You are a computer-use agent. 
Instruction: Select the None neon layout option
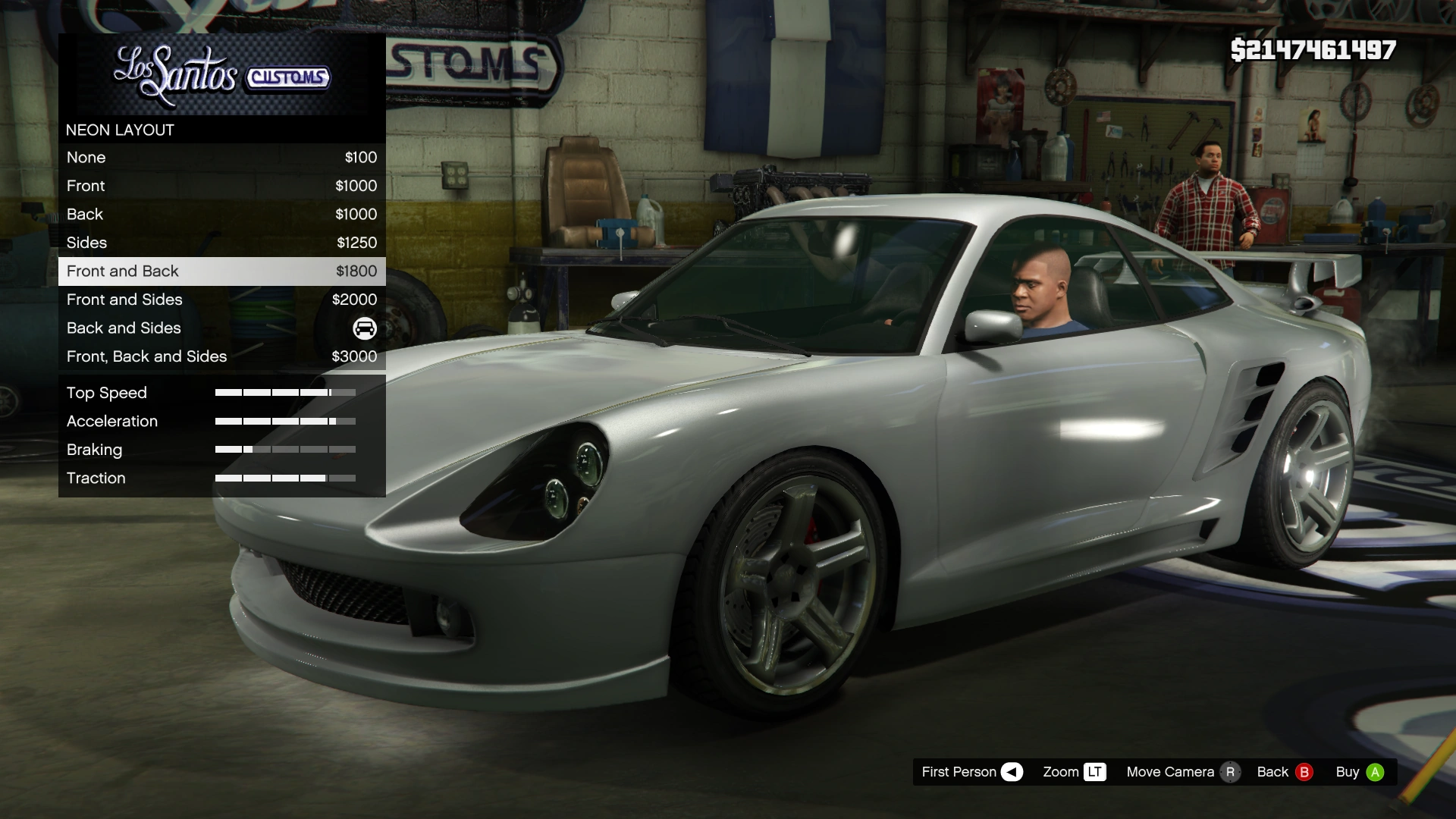(221, 158)
